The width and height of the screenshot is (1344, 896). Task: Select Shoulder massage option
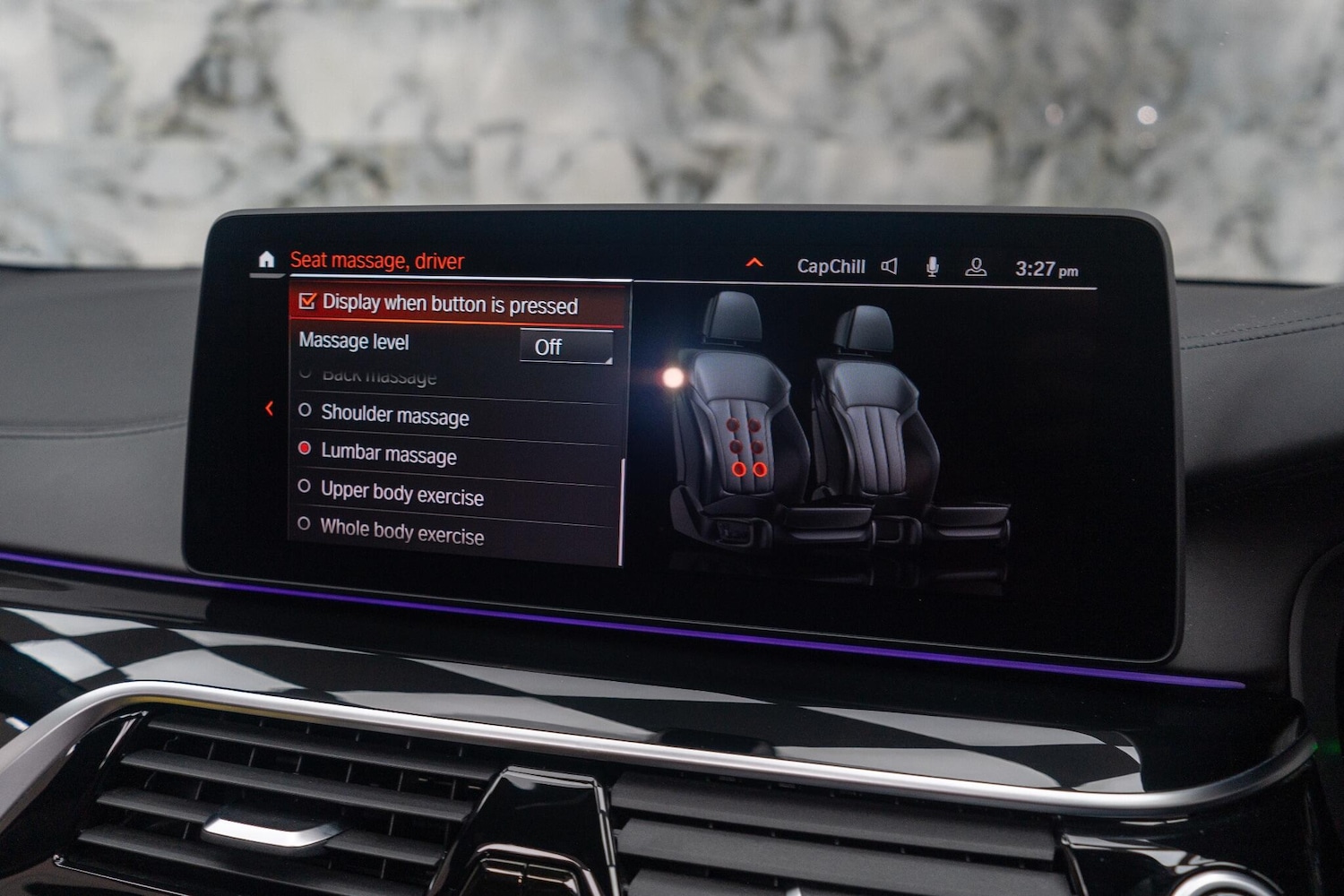[x=394, y=415]
